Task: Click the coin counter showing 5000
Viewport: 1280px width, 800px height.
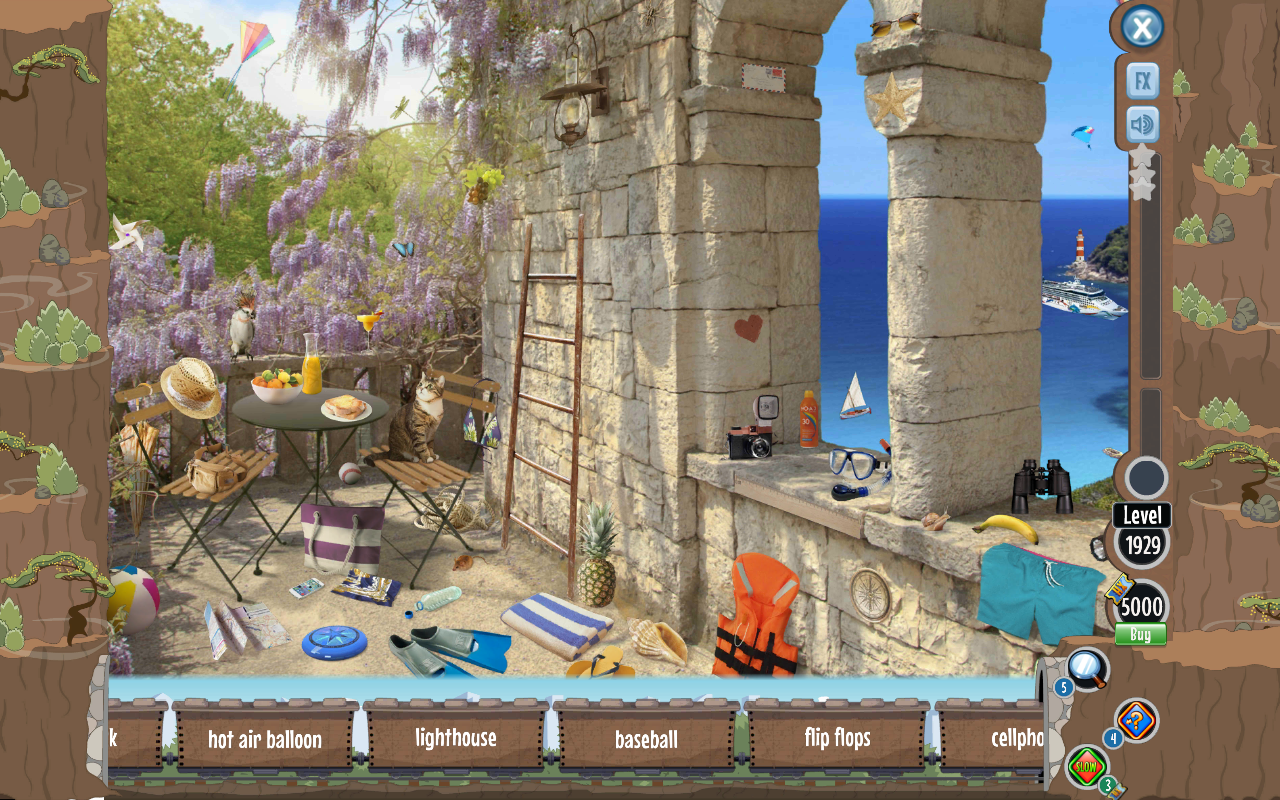Action: [x=1140, y=606]
